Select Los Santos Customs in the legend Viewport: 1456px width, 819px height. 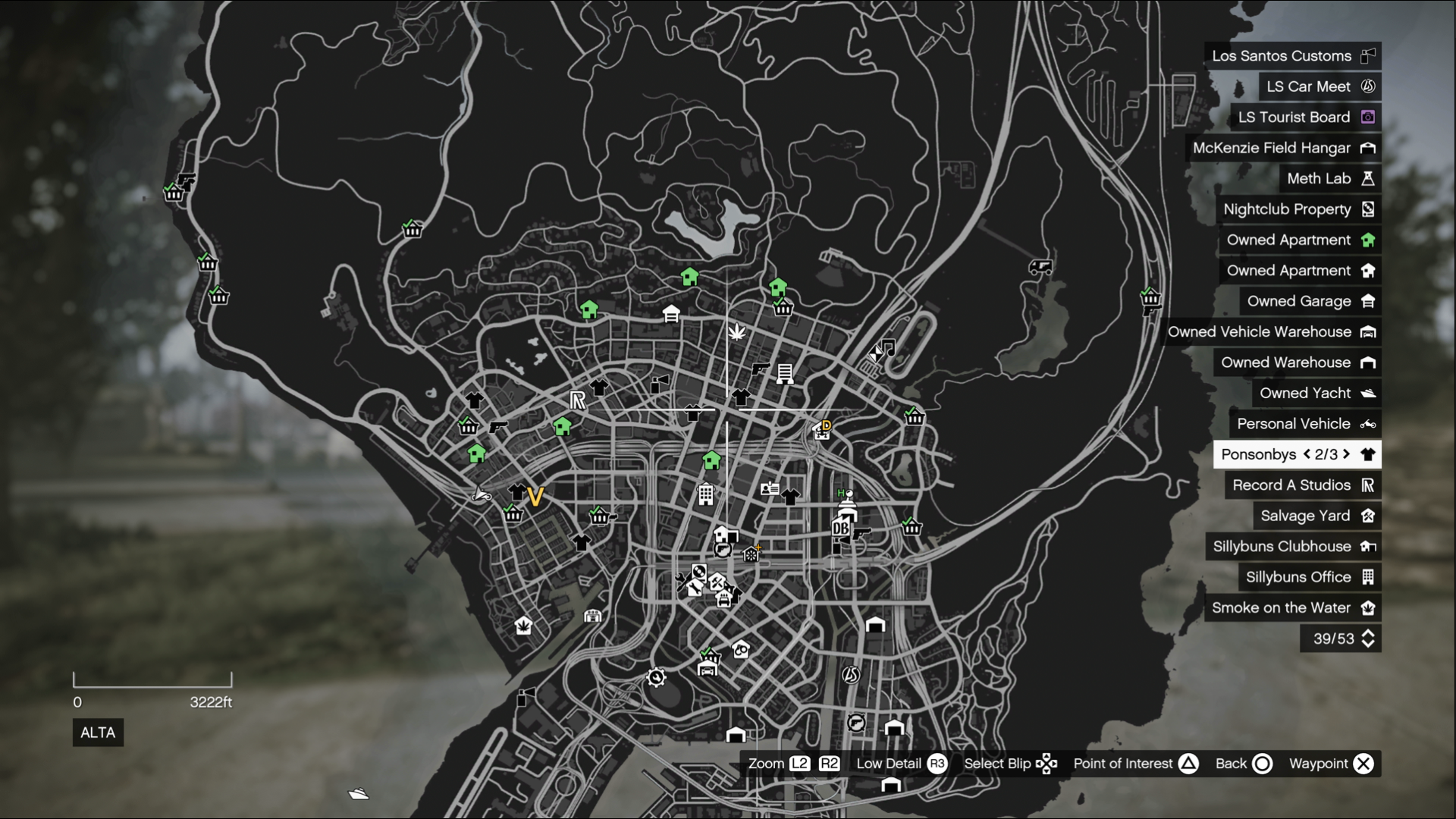coord(1292,56)
